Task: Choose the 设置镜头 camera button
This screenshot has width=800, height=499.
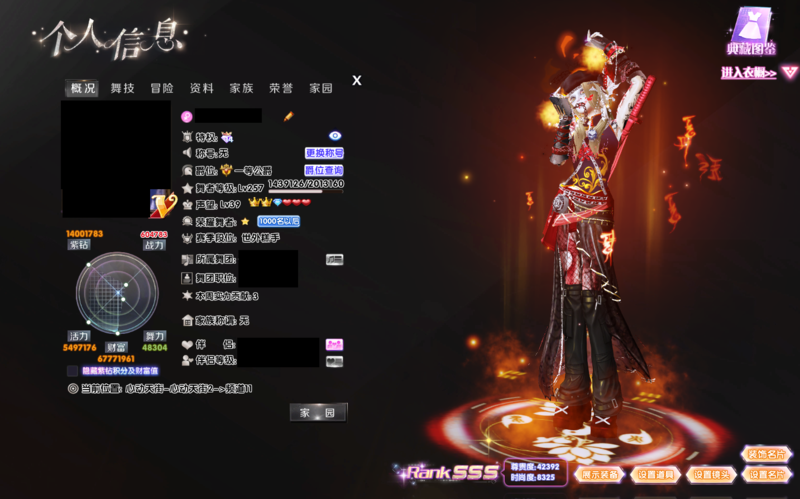Action: click(711, 474)
